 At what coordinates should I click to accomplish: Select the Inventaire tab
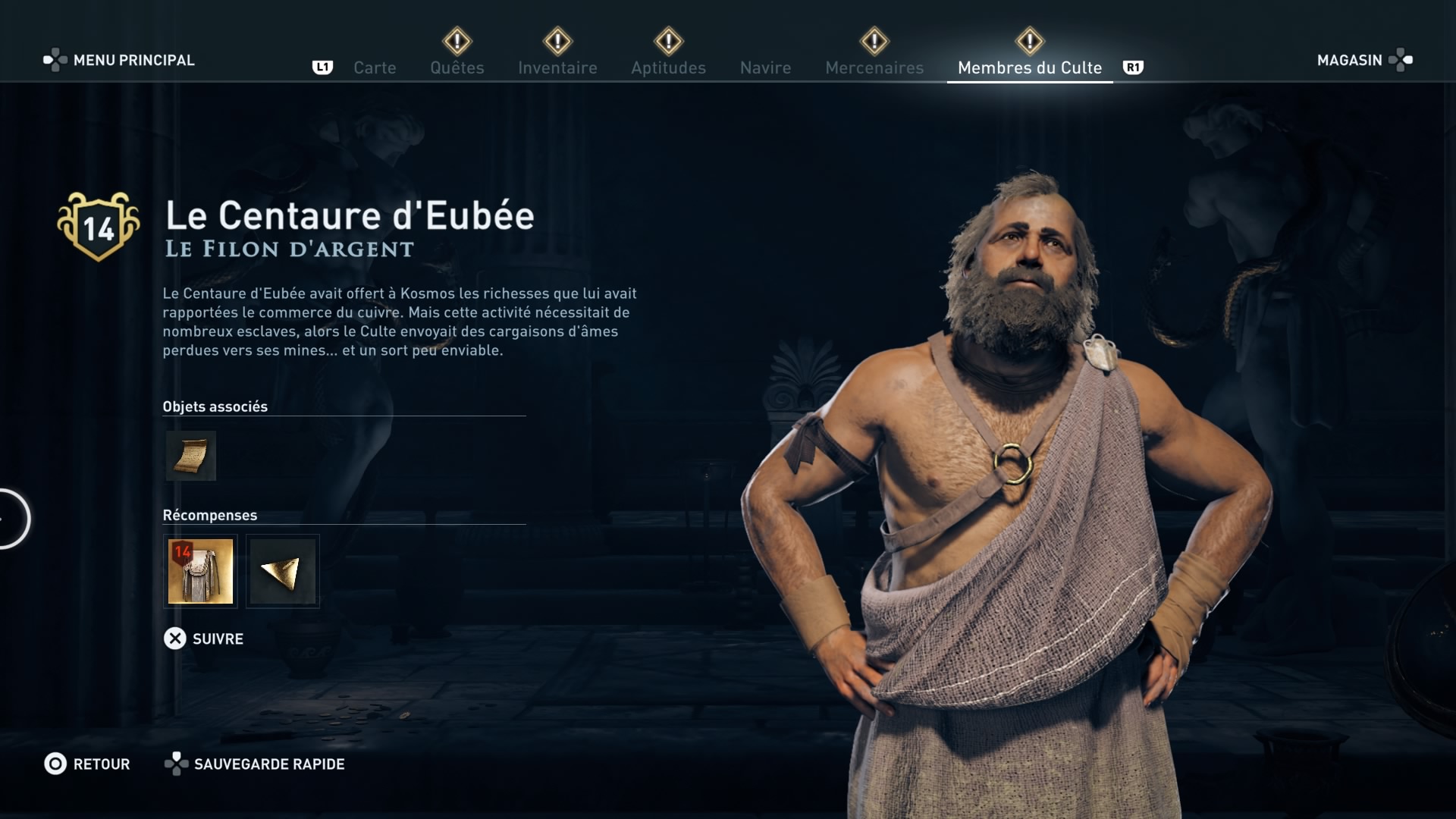point(557,67)
